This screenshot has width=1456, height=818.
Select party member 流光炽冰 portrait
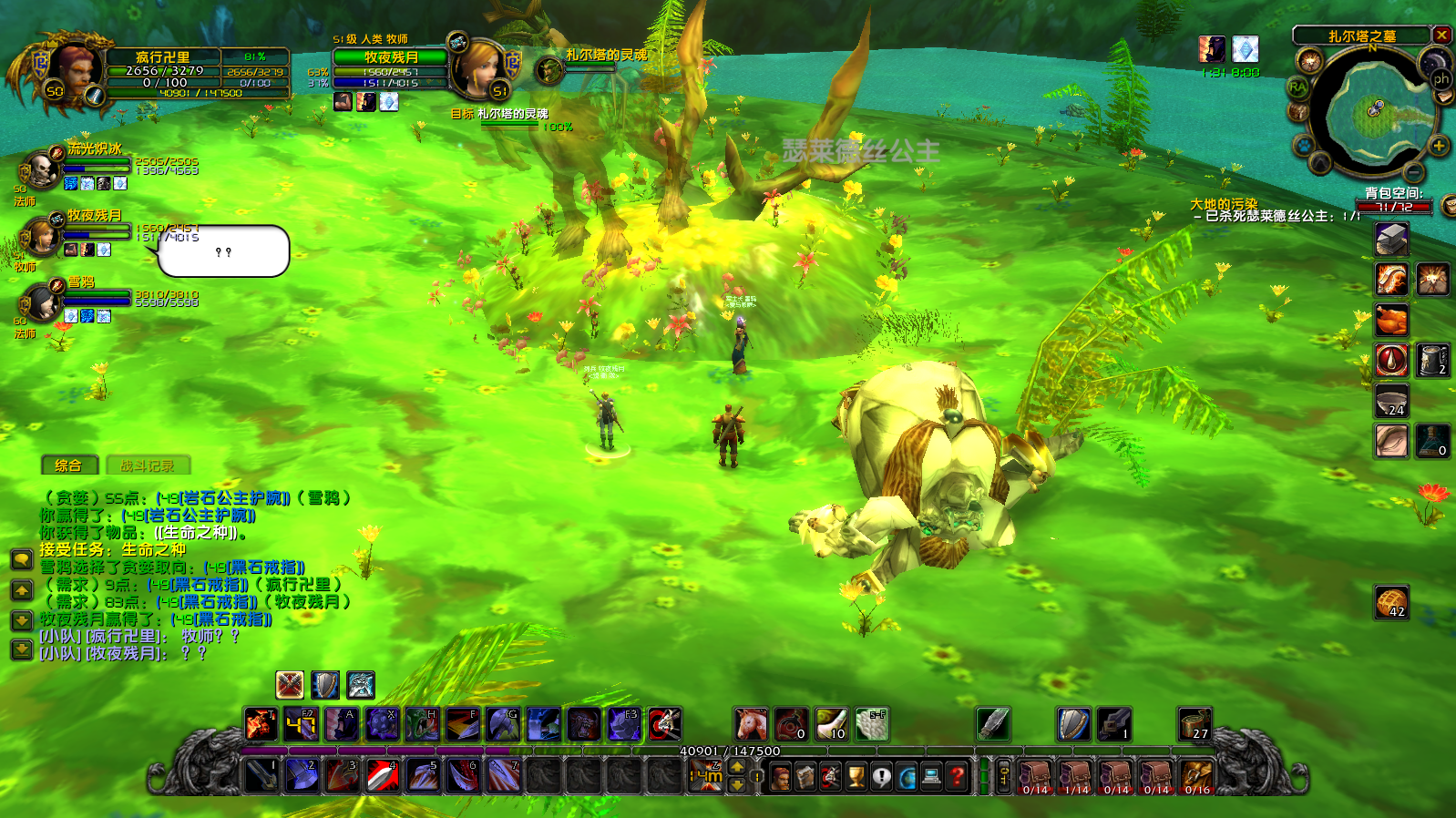pyautogui.click(x=41, y=169)
